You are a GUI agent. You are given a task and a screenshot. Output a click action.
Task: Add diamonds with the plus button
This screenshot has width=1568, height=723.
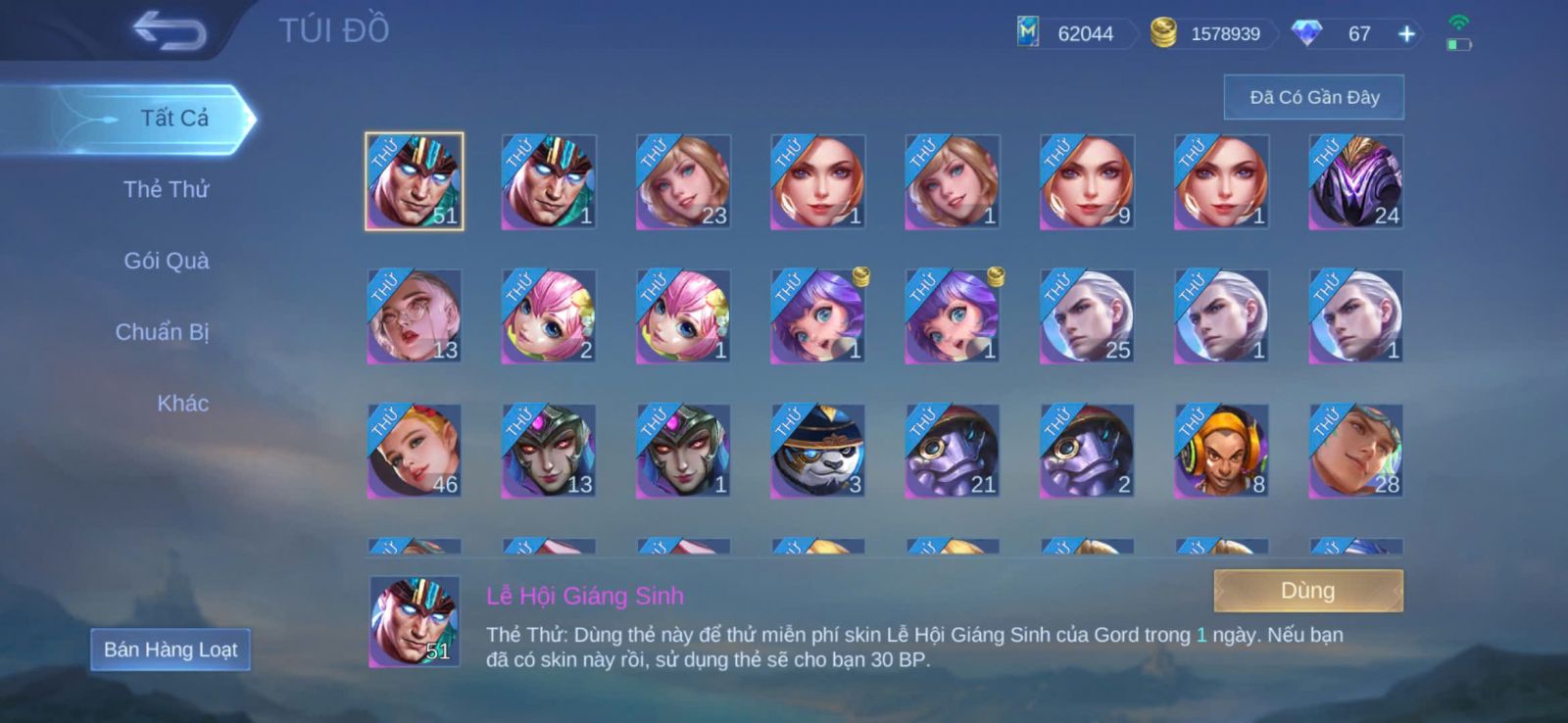click(1406, 34)
